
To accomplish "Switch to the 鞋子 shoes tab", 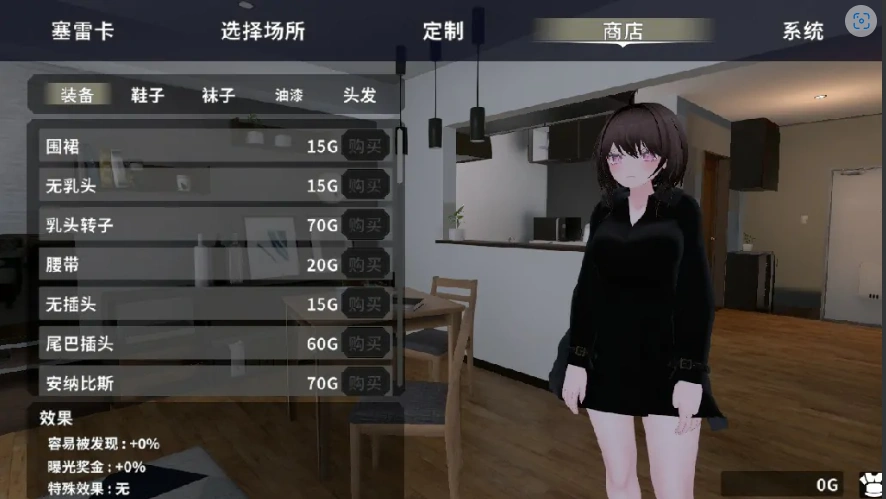I will pos(147,95).
